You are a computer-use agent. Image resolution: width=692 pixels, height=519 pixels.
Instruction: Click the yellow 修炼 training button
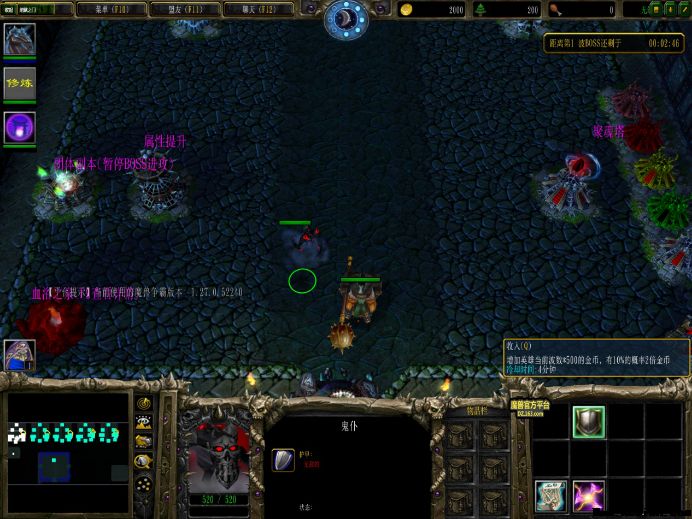pyautogui.click(x=19, y=84)
